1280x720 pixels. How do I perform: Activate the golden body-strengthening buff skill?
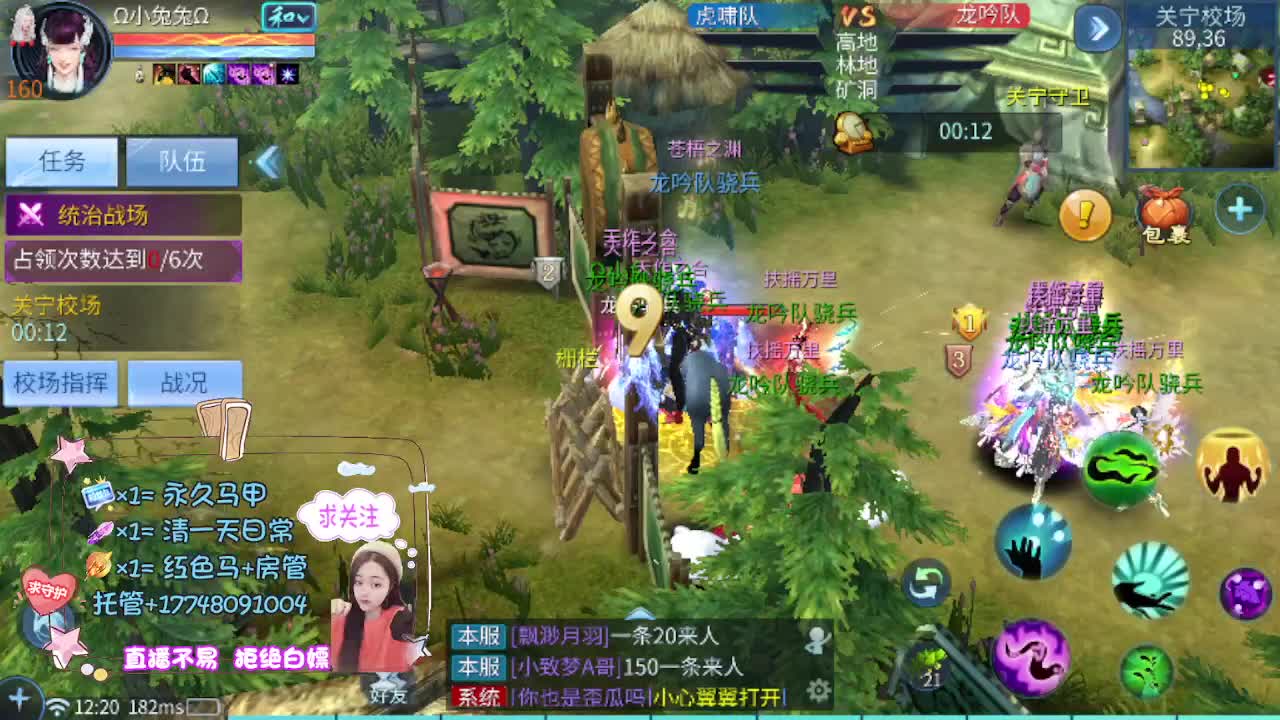1232,467
